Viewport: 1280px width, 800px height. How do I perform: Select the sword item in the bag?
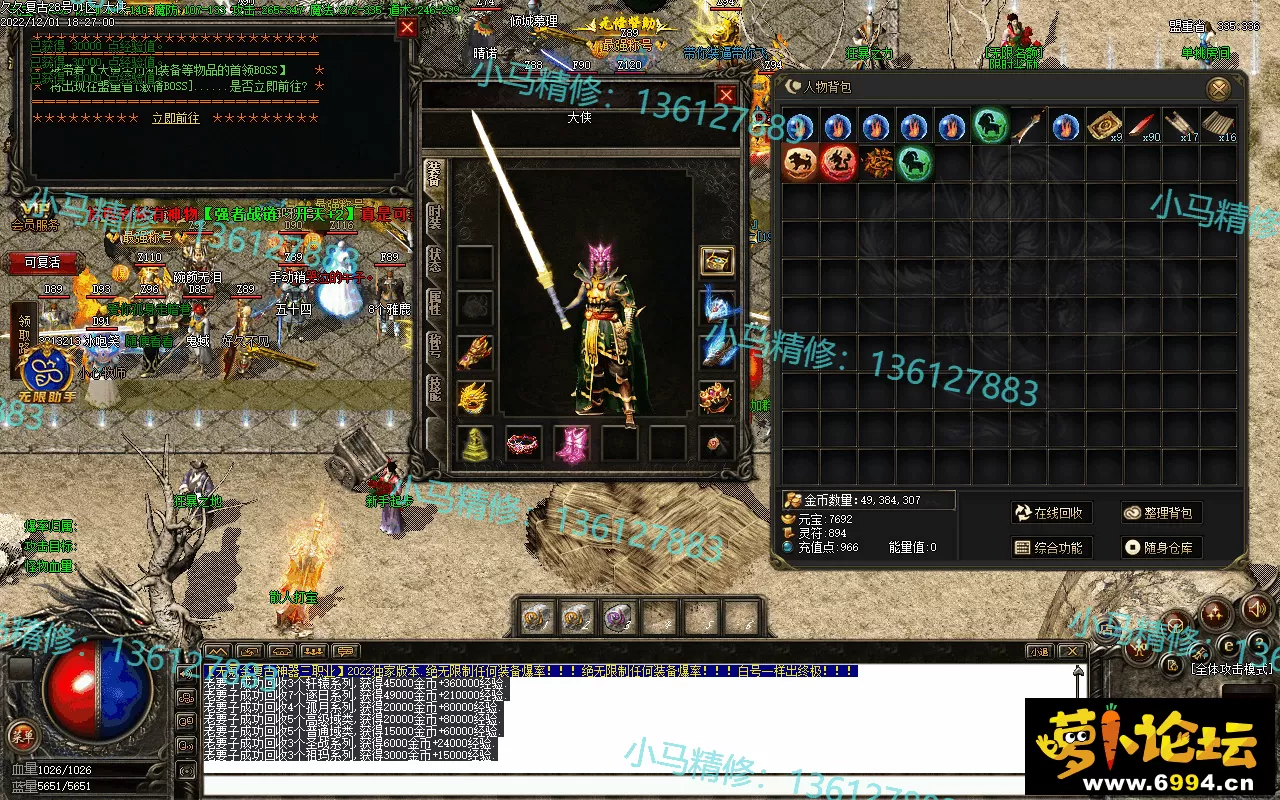coord(1028,127)
